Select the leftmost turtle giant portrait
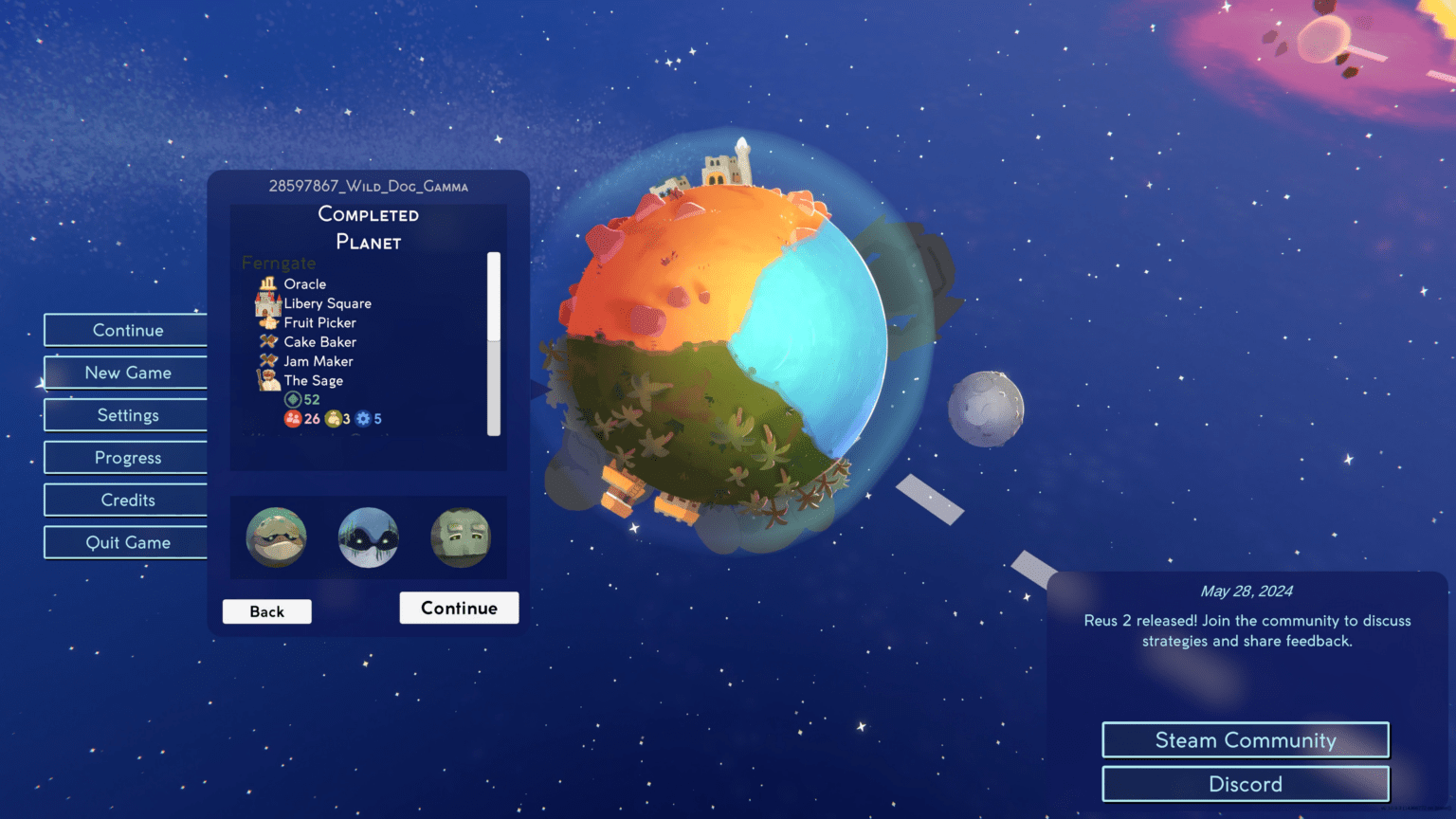Viewport: 1456px width, 819px height. pyautogui.click(x=276, y=537)
